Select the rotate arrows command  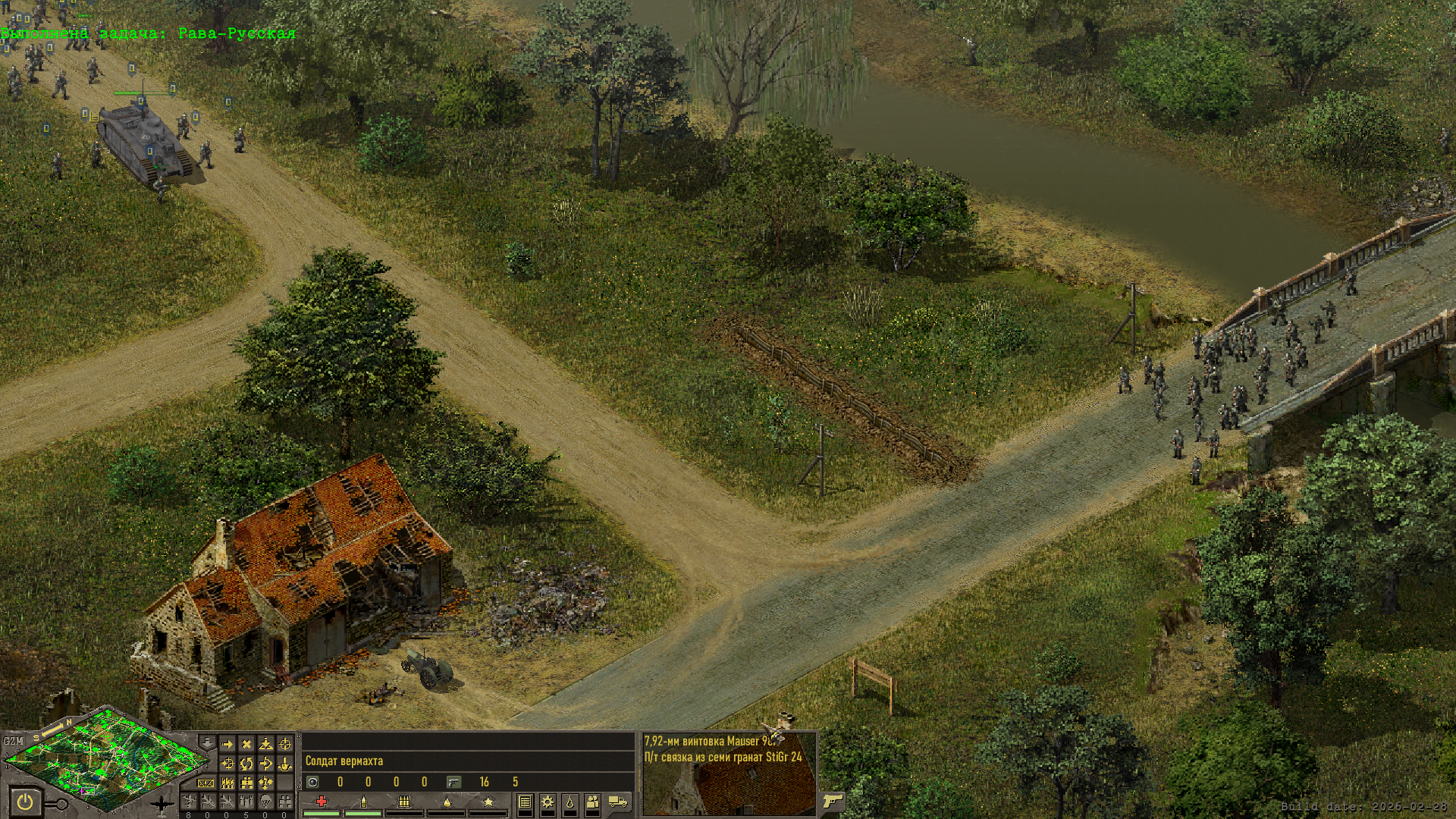click(246, 763)
